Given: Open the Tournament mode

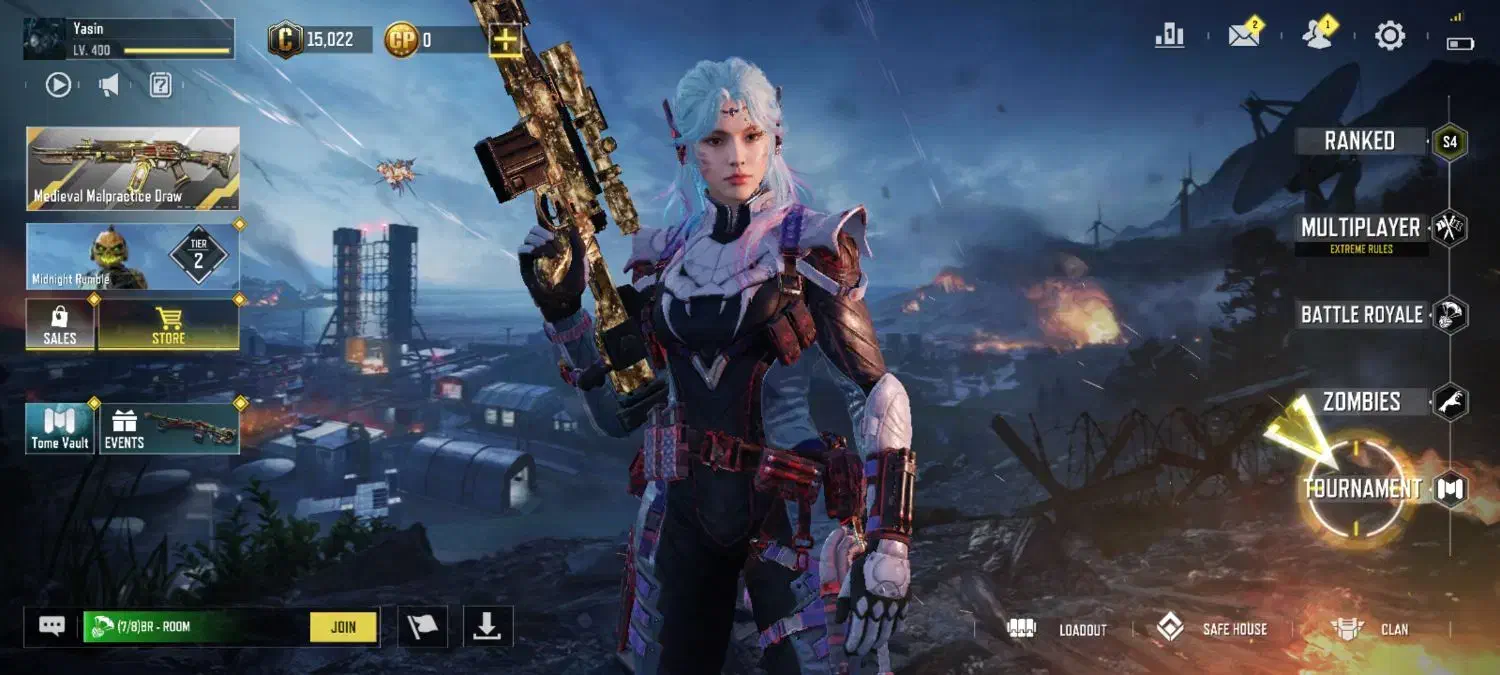Looking at the screenshot, I should coord(1362,489).
